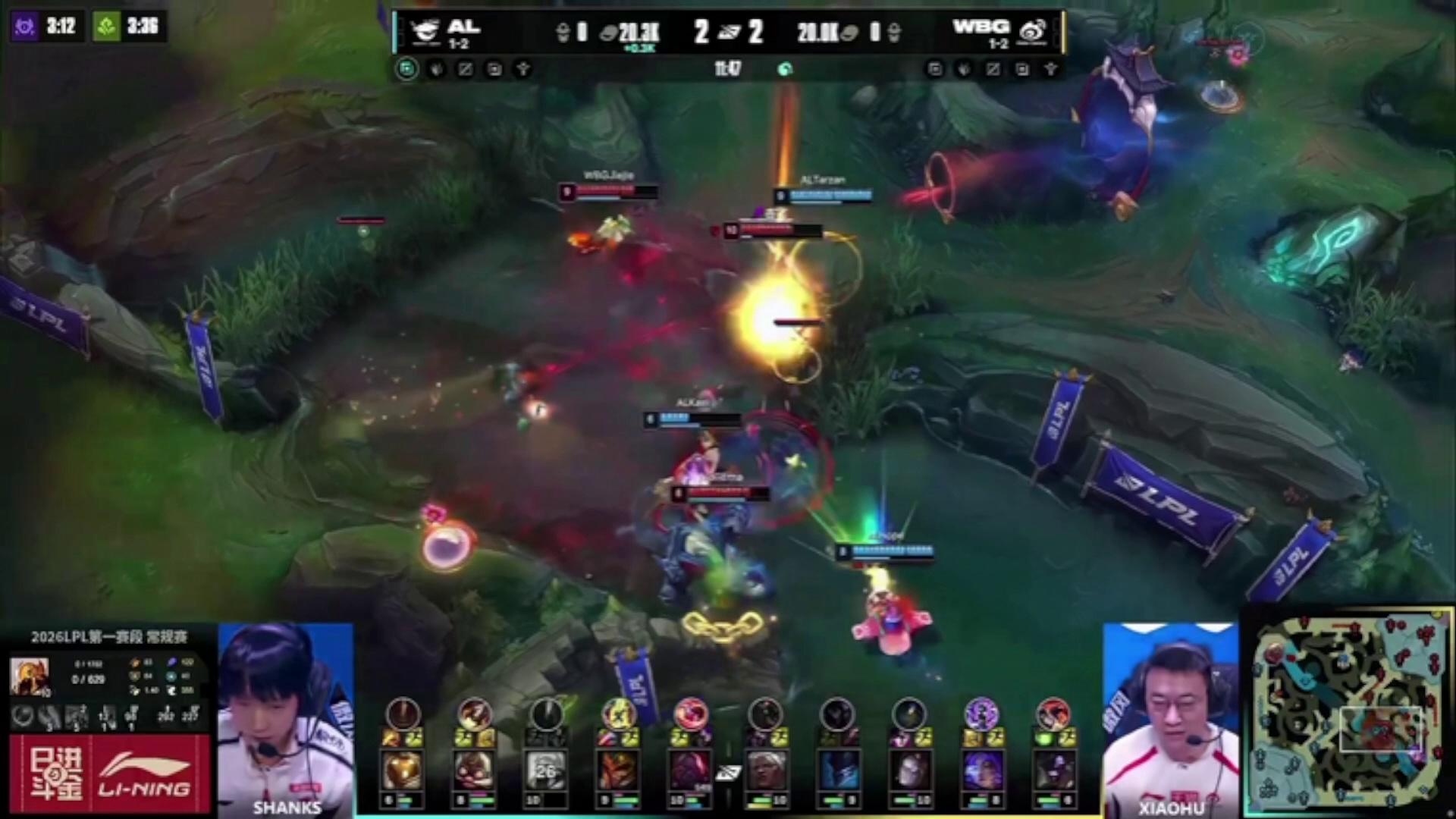The height and width of the screenshot is (819, 1456).
Task: Select the featured champion portrait in stats panel
Action: [29, 676]
